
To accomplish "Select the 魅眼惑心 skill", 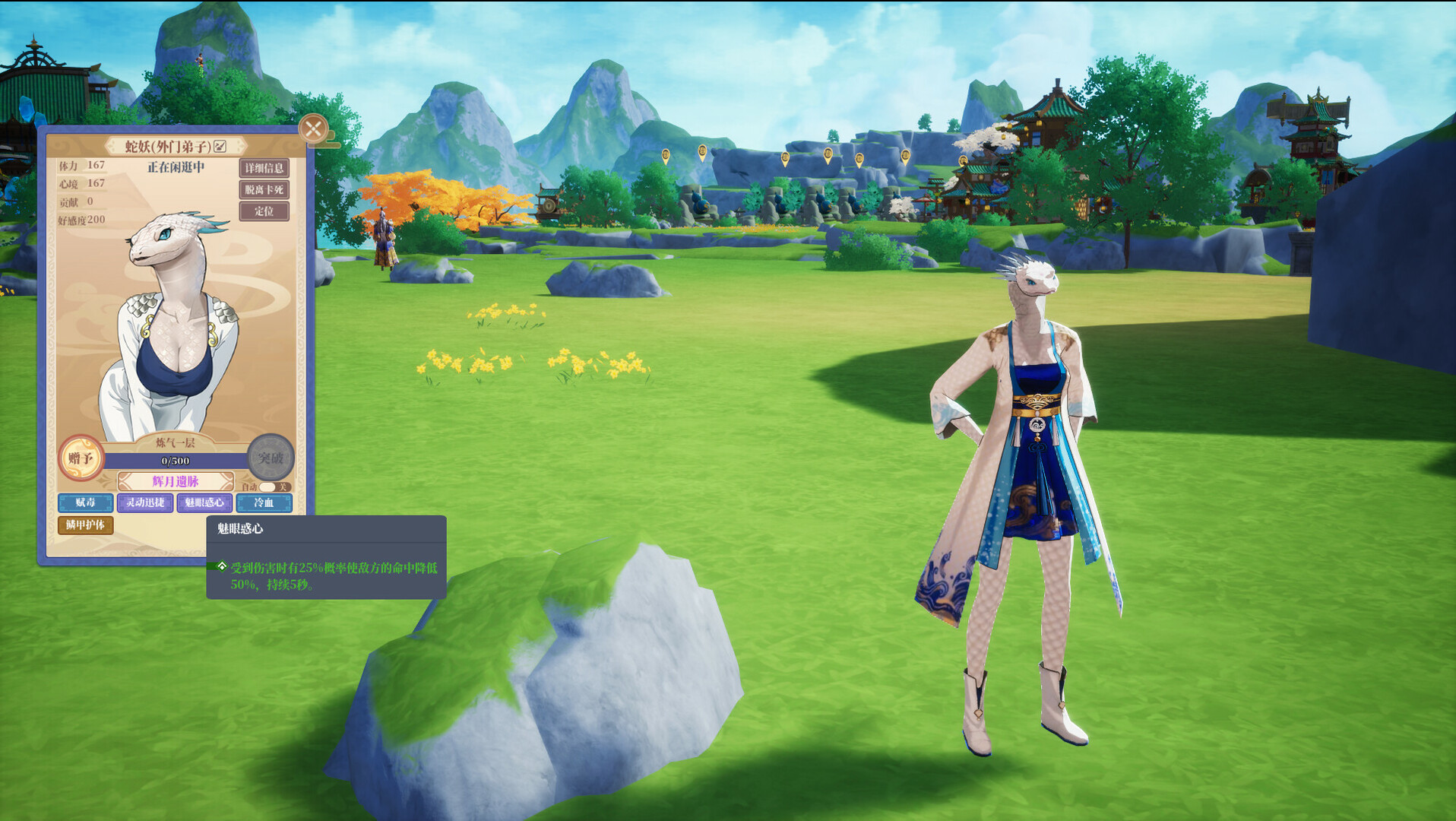I will pyautogui.click(x=204, y=503).
